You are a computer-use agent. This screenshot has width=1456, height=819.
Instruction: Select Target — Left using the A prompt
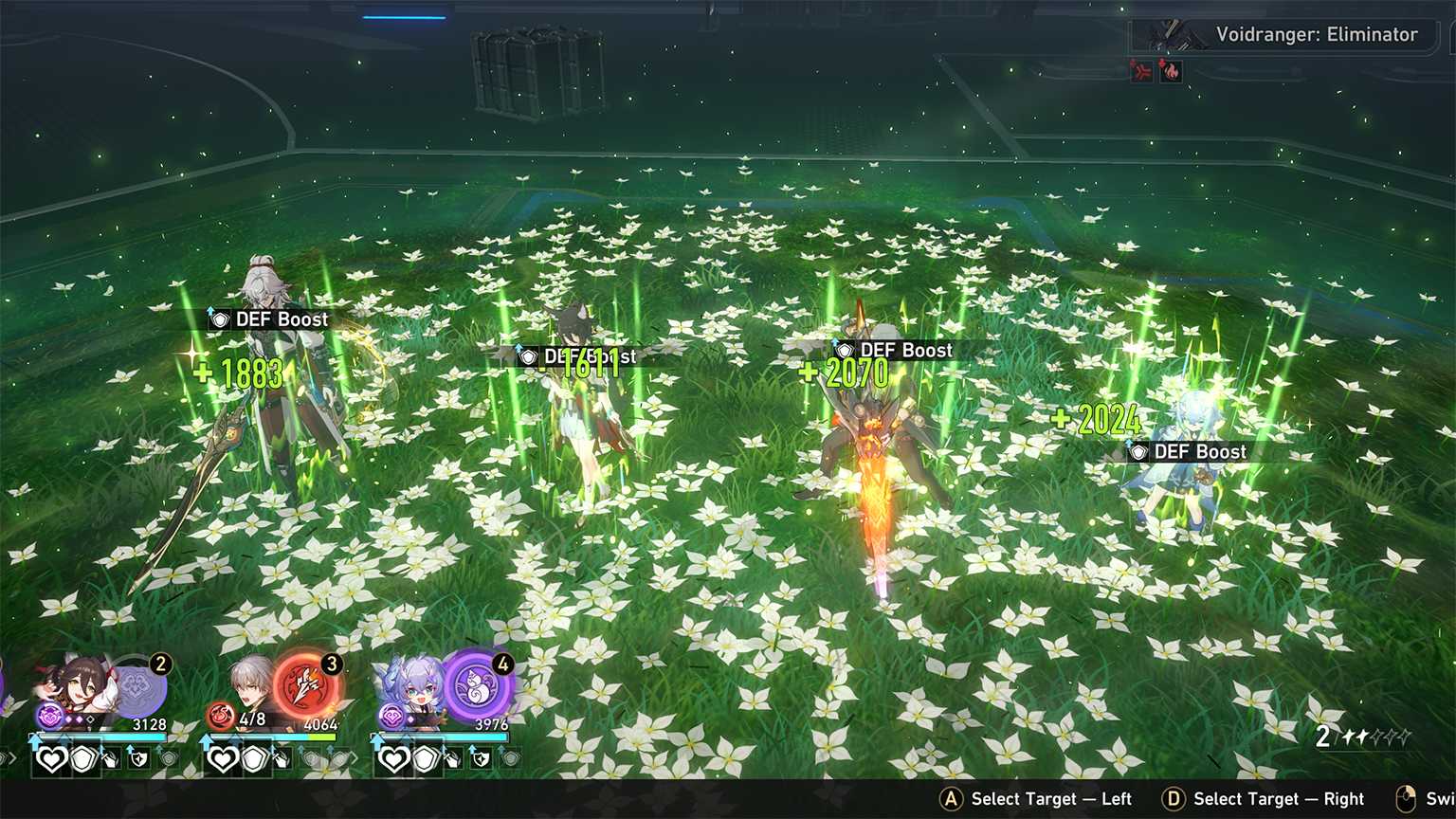(x=948, y=799)
